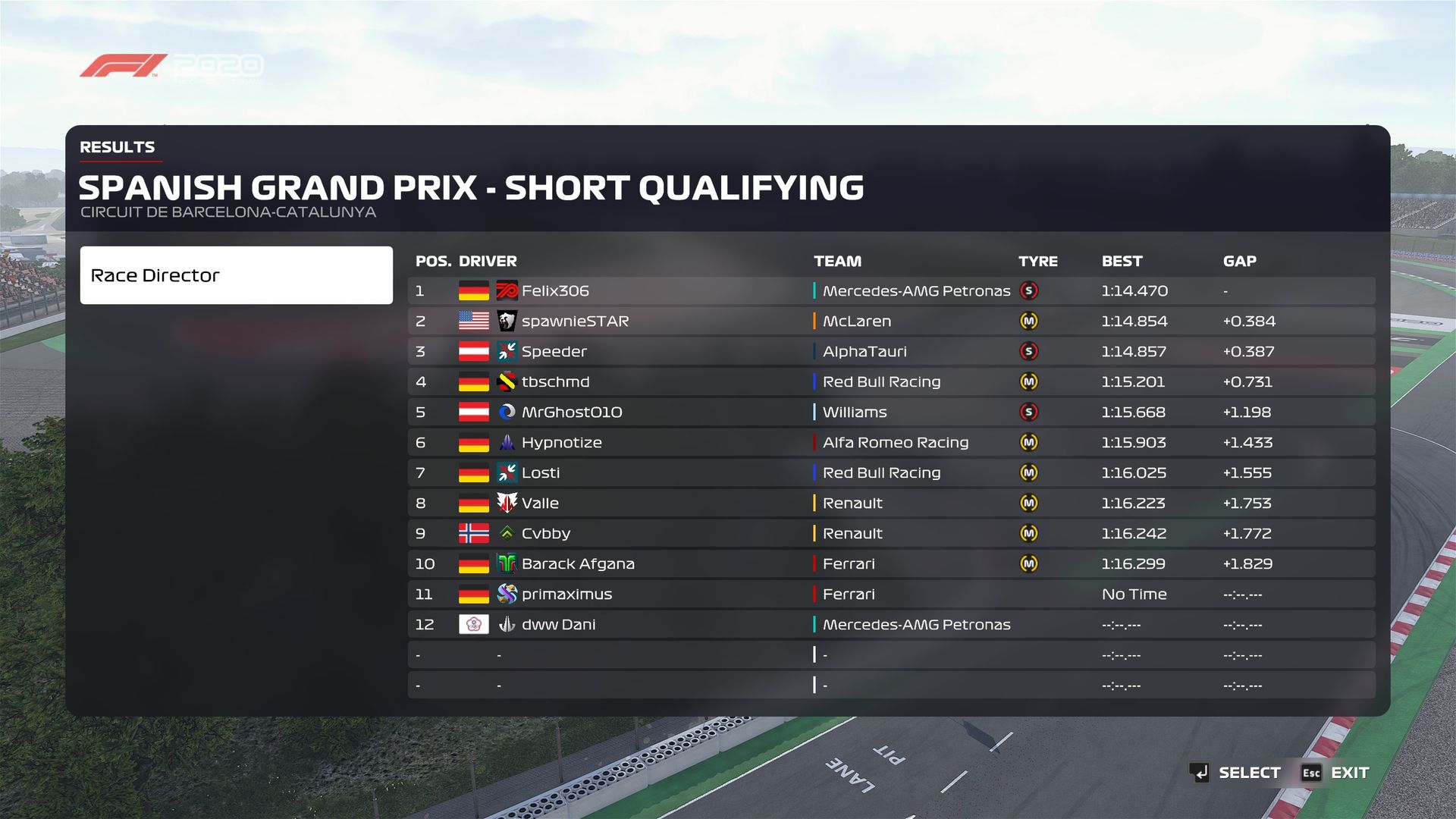The image size is (1456, 819).
Task: Click the SELECT button
Action: pyautogui.click(x=1236, y=773)
